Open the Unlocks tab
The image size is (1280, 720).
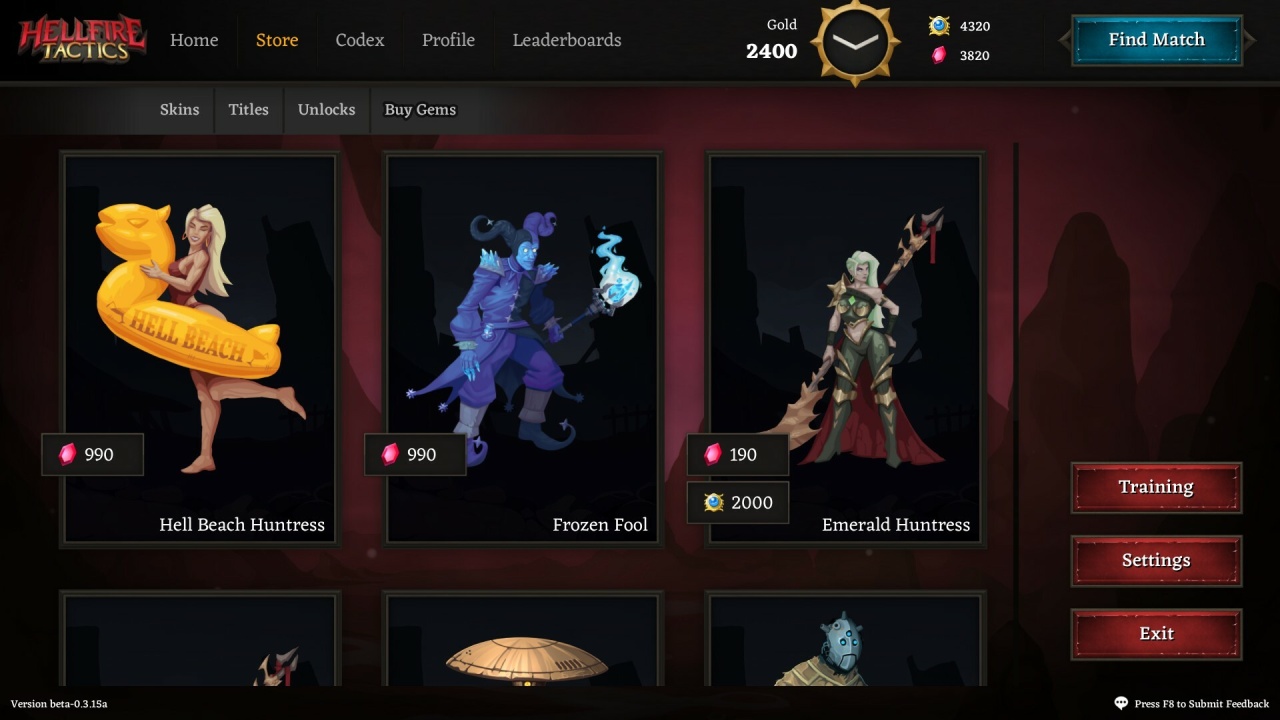coord(326,110)
